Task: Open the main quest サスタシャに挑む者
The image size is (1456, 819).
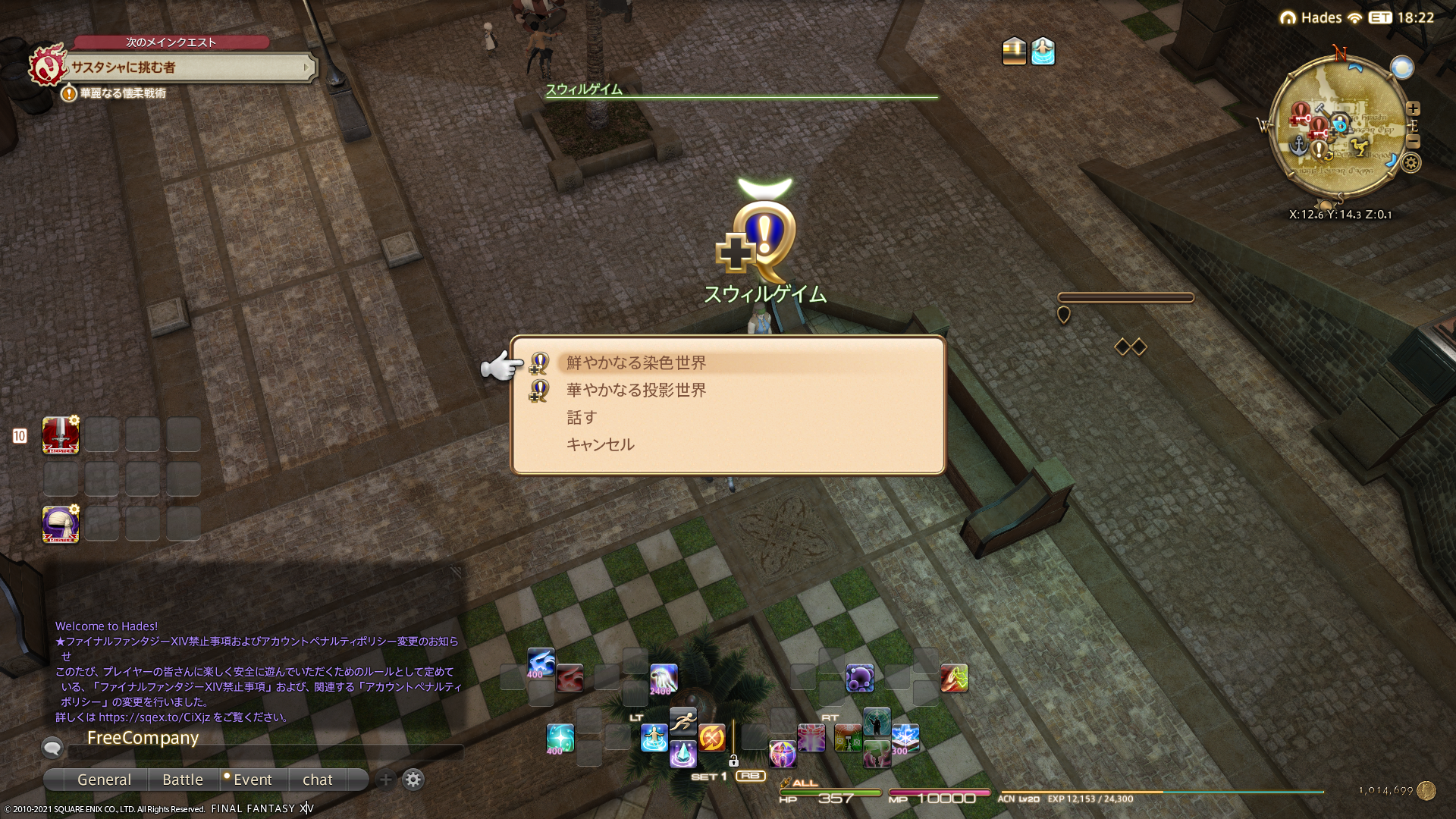Action: tap(190, 67)
